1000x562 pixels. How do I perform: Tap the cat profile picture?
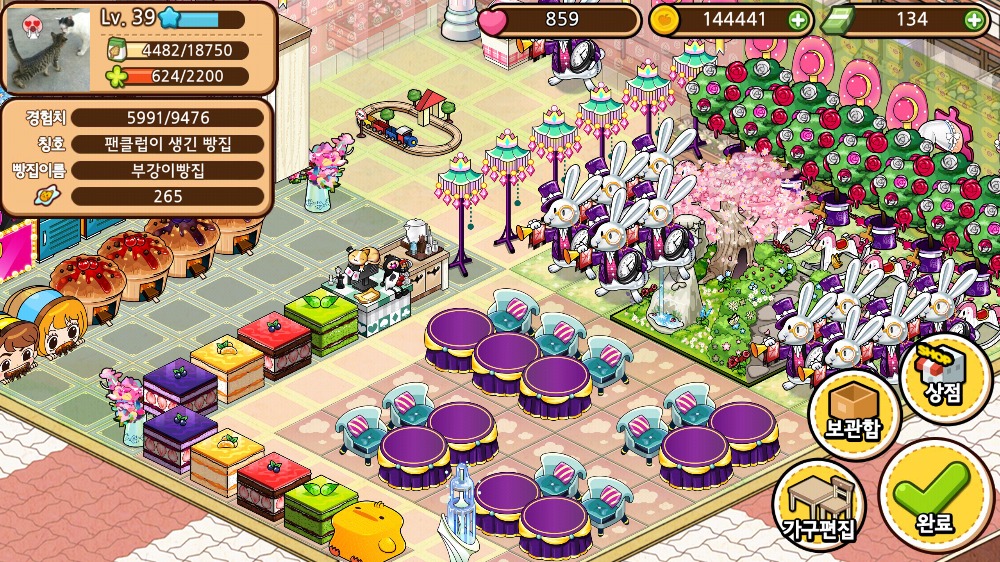point(50,46)
